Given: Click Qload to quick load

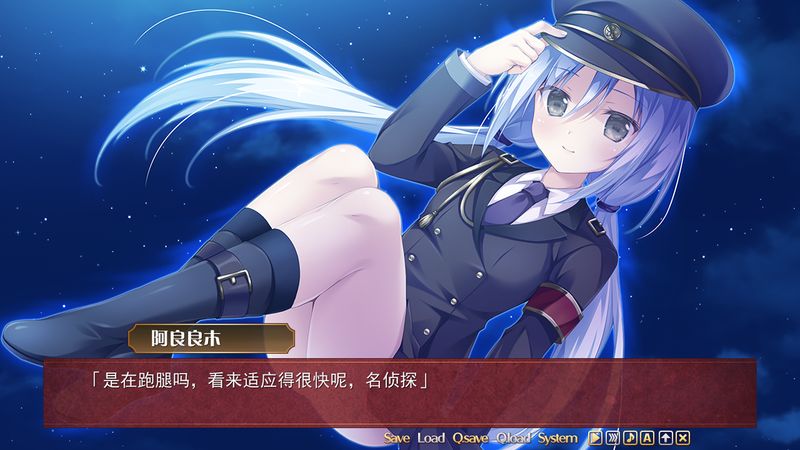Looking at the screenshot, I should coord(513,438).
